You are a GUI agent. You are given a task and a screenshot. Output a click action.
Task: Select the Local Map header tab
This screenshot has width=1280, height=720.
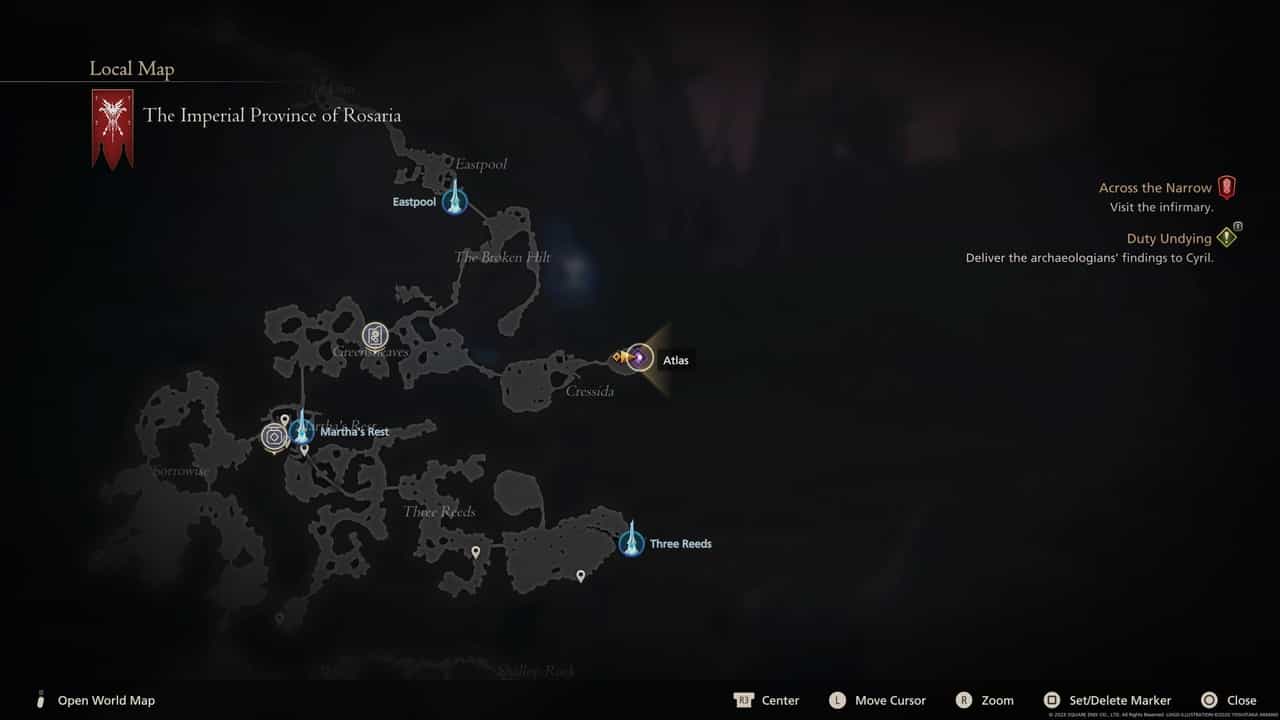(x=131, y=69)
